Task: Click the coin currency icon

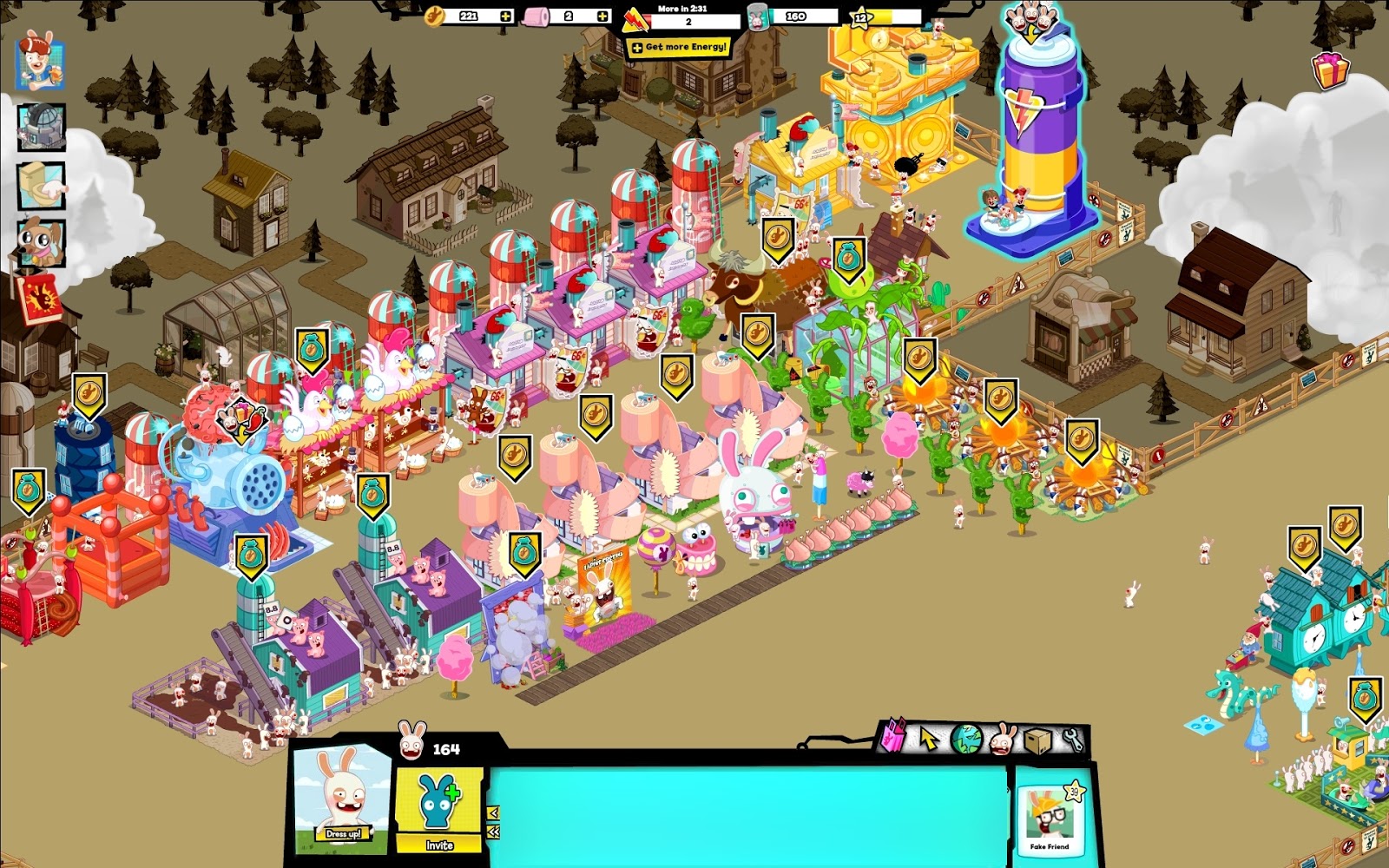Action: (x=432, y=15)
